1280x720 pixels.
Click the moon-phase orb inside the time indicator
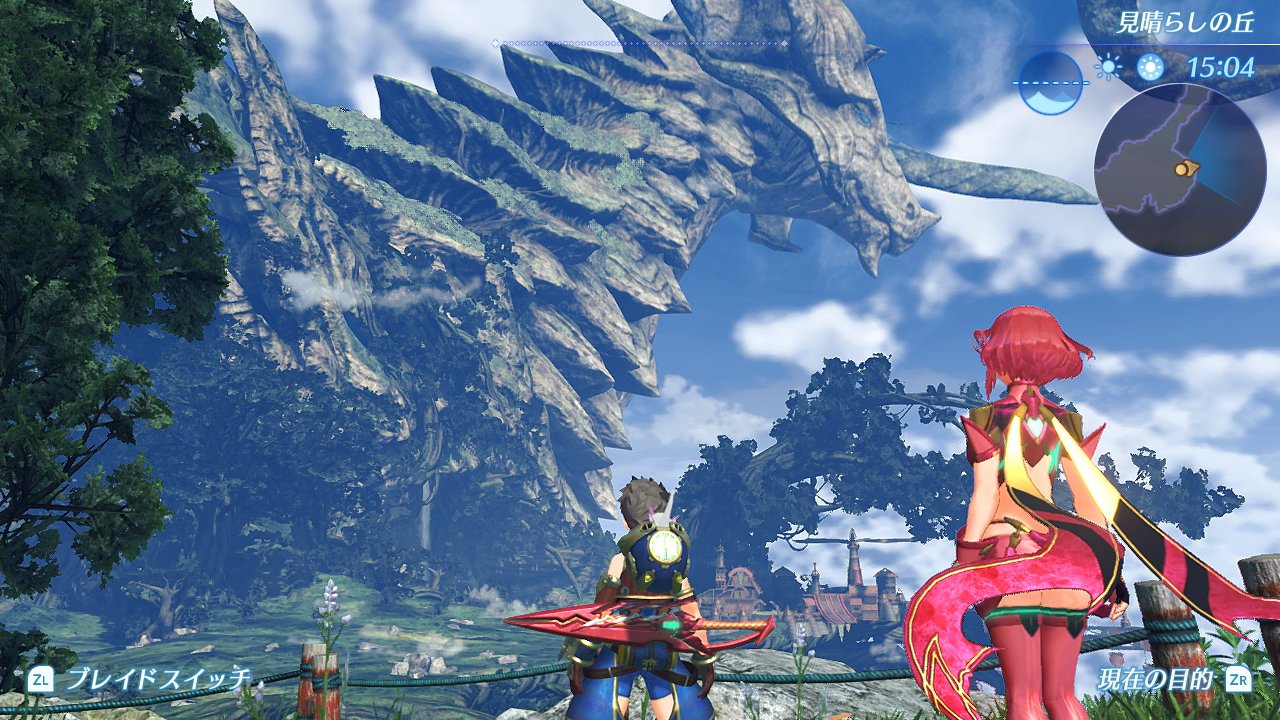coord(1051,82)
